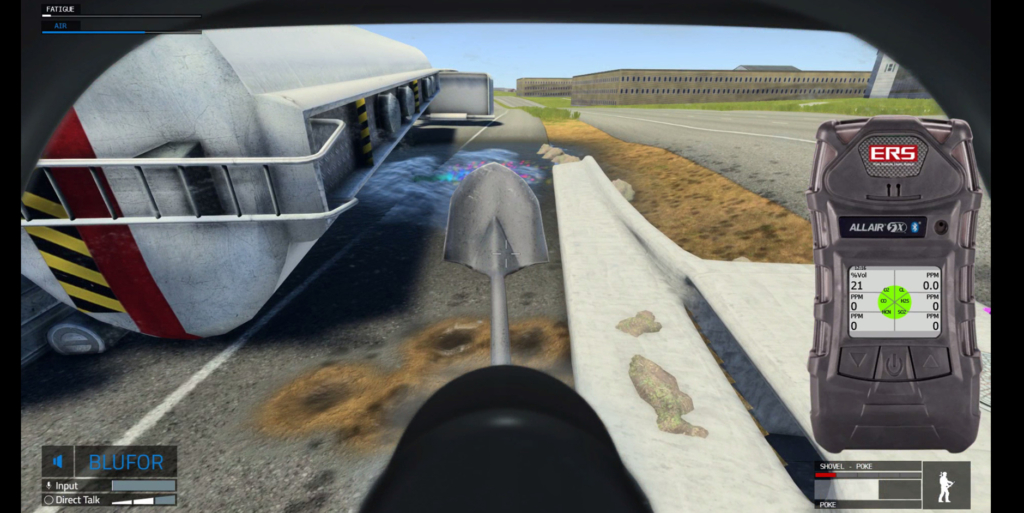Screen dimensions: 1024x513
Task: Click the gas detector's readout screen
Action: [x=894, y=300]
